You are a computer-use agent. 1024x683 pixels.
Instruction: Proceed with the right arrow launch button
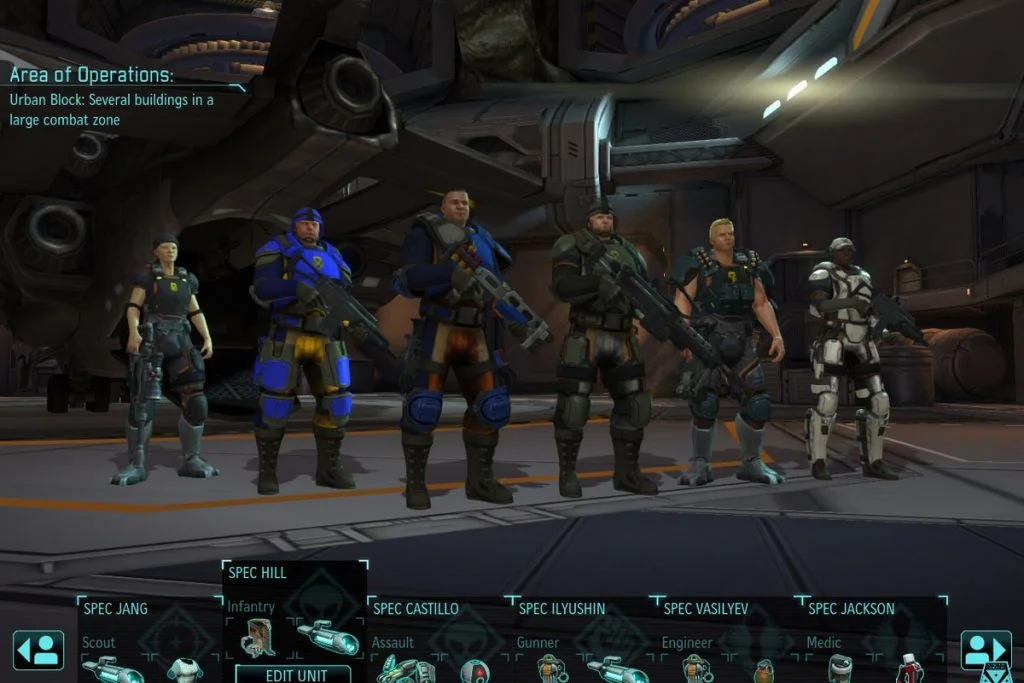pos(985,650)
